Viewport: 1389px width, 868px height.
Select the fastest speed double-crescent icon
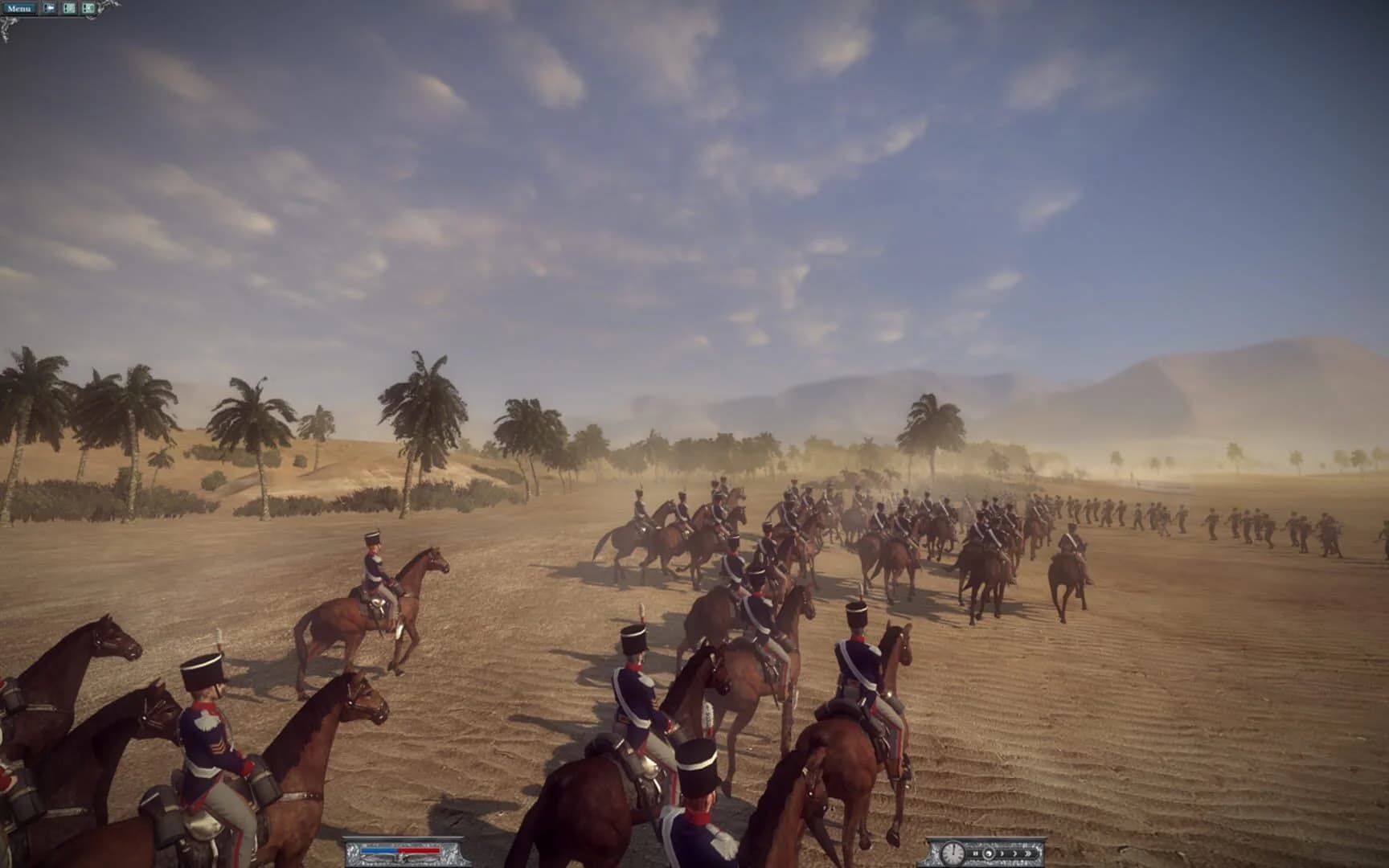(x=1028, y=854)
